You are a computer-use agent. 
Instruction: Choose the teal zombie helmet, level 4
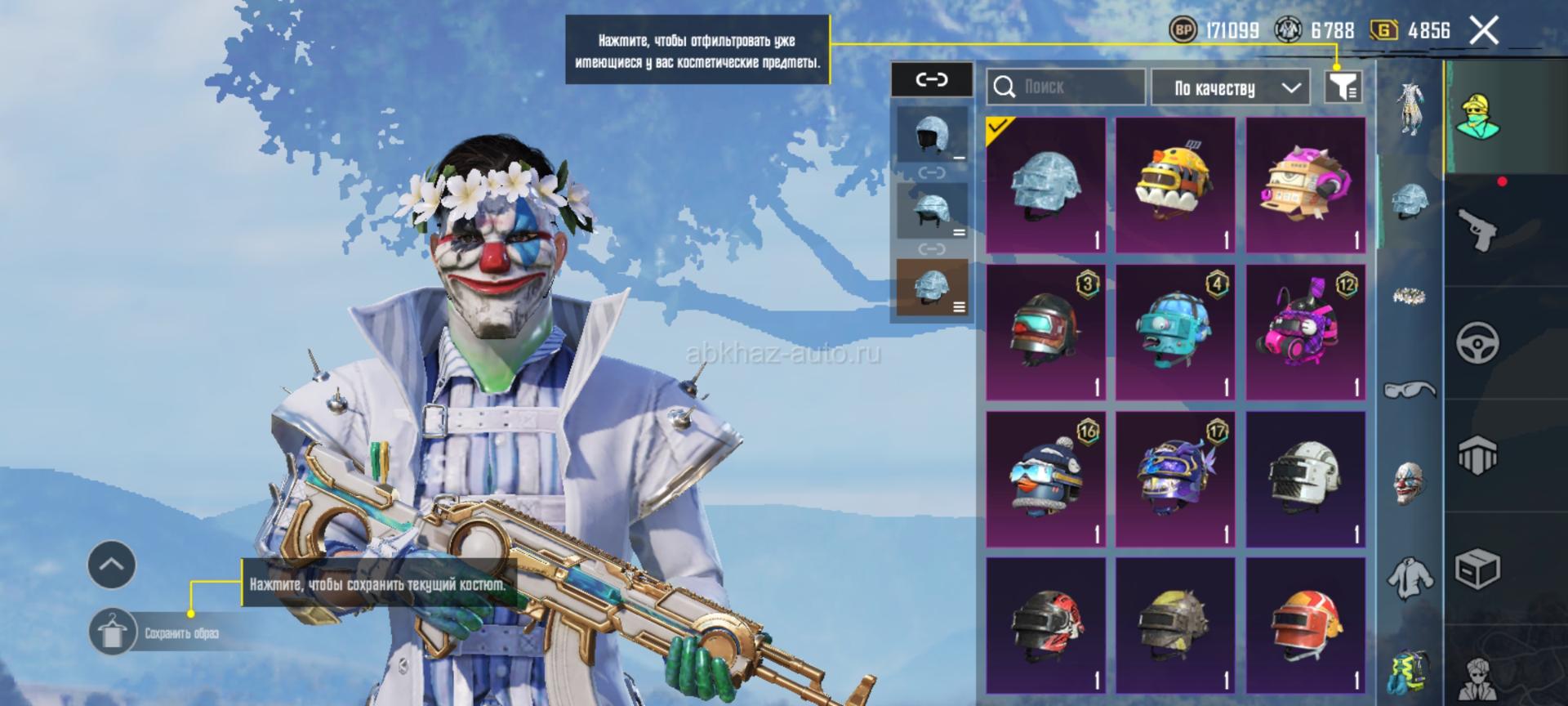point(1175,333)
